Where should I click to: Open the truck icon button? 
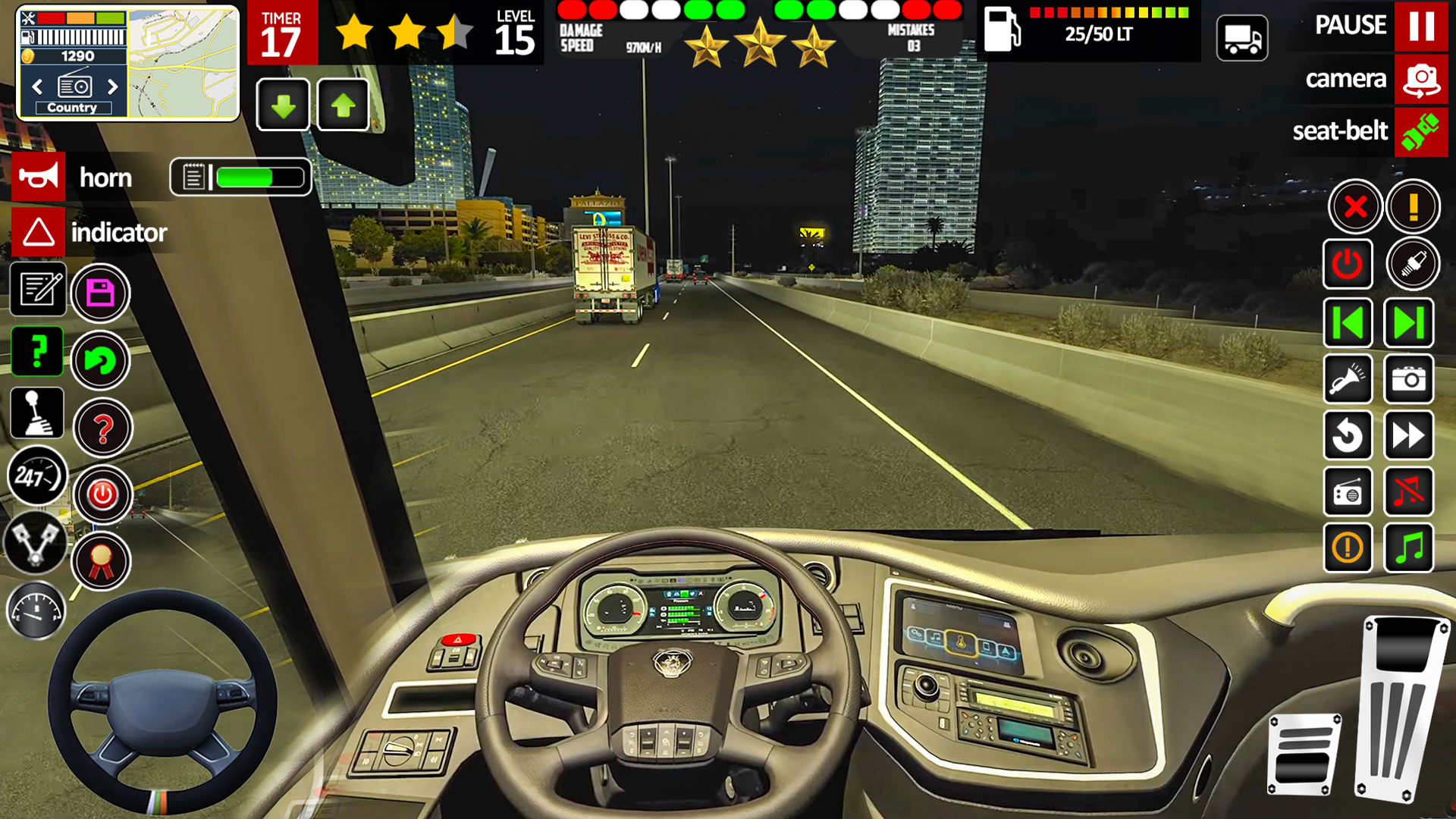1241,38
